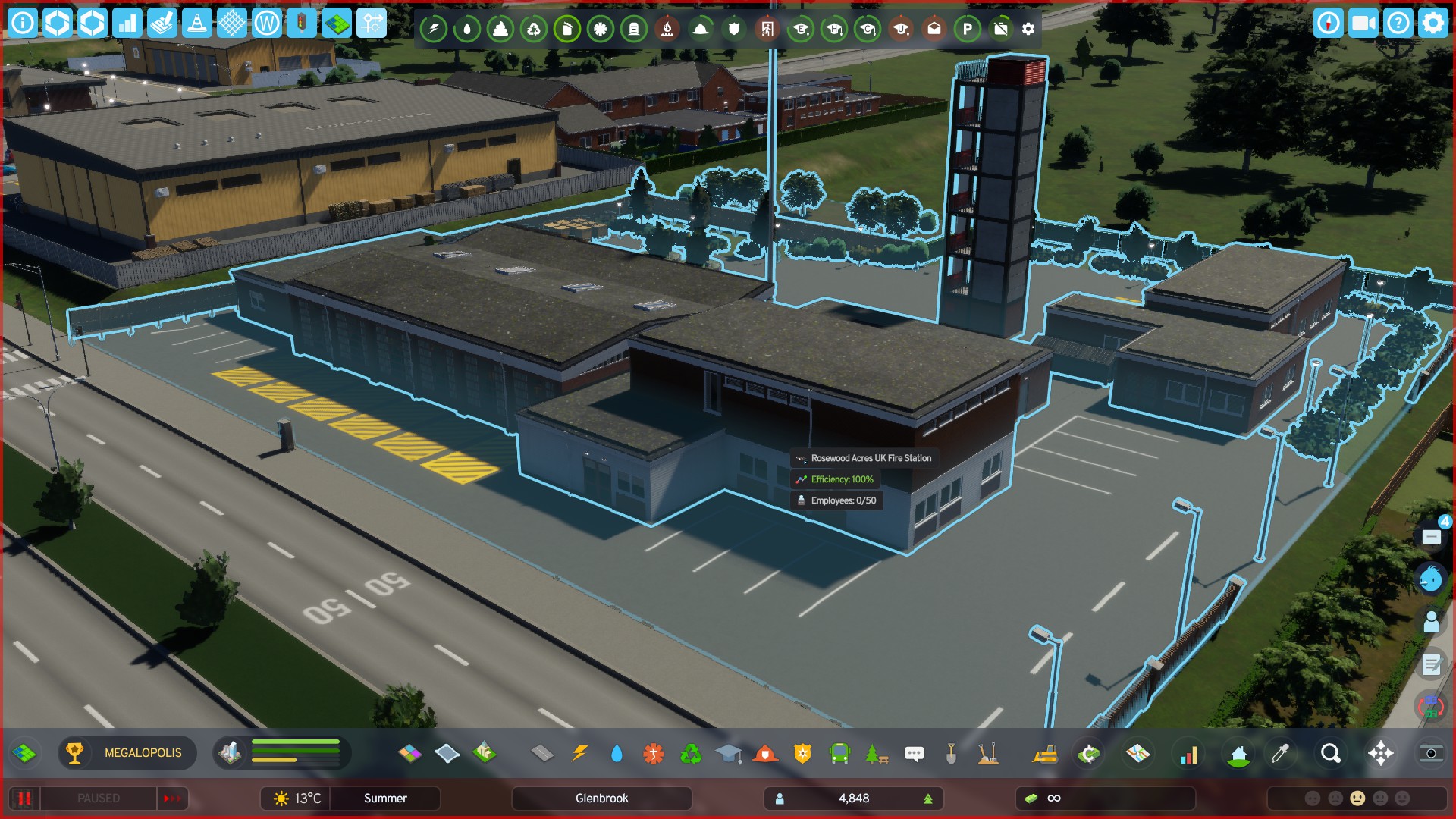Open the Electricity build menu

[579, 754]
